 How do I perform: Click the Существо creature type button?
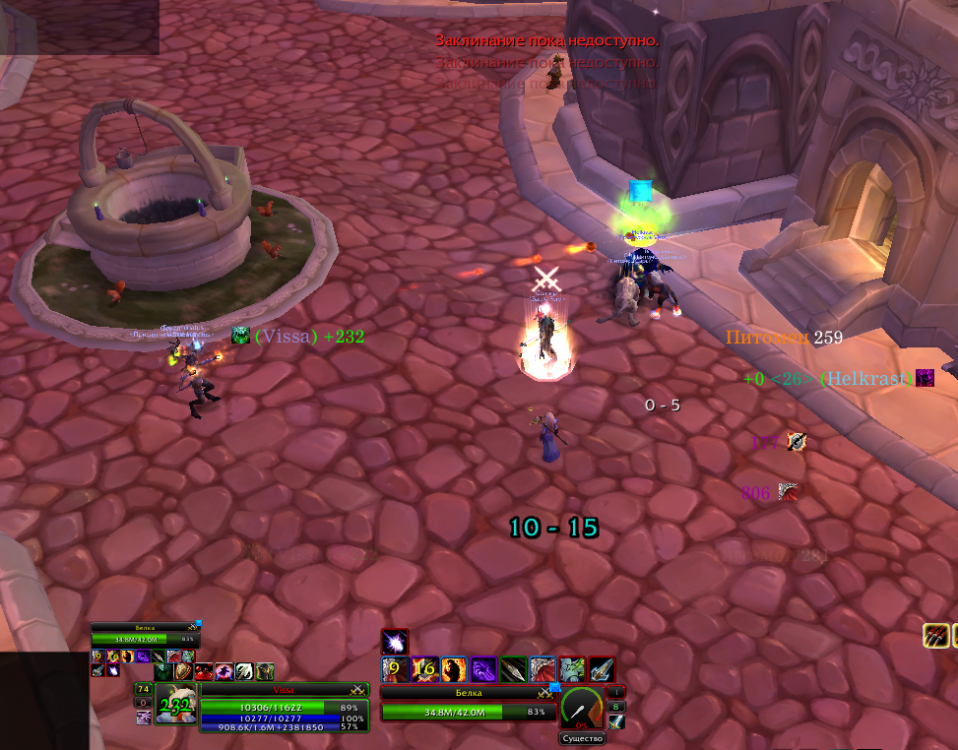(x=582, y=739)
